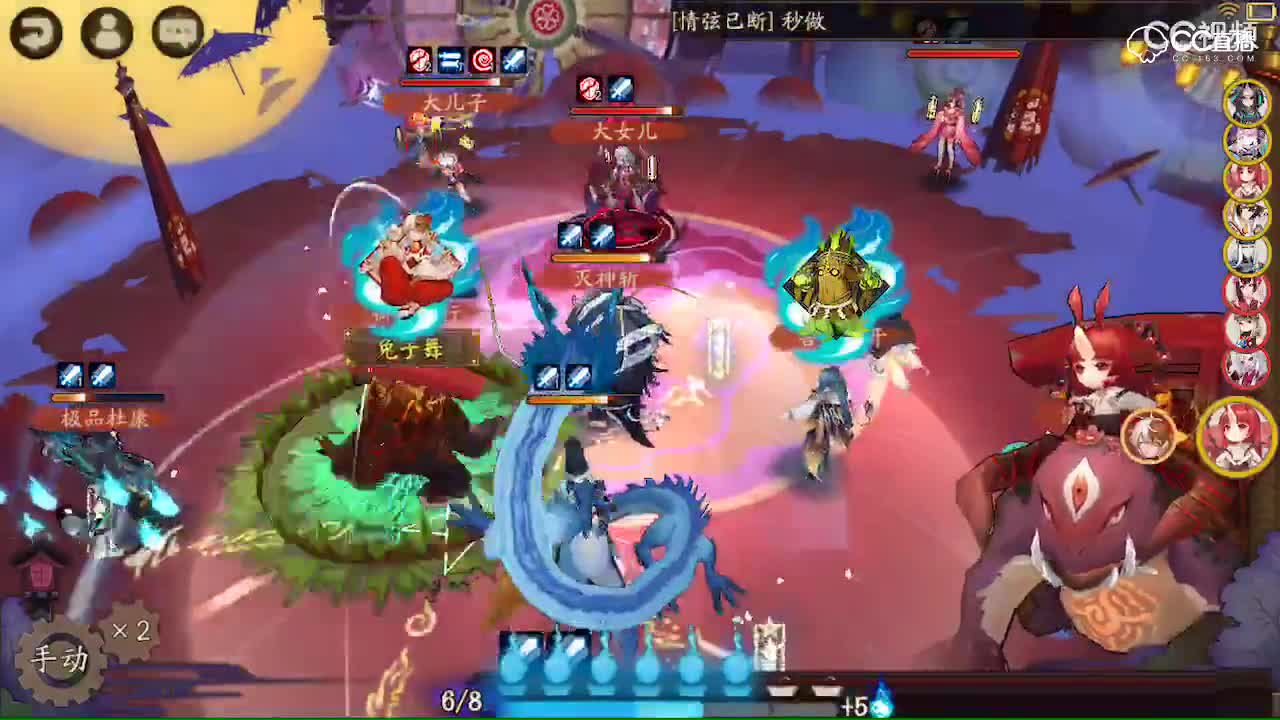Open the player profile icon at top left

104,33
